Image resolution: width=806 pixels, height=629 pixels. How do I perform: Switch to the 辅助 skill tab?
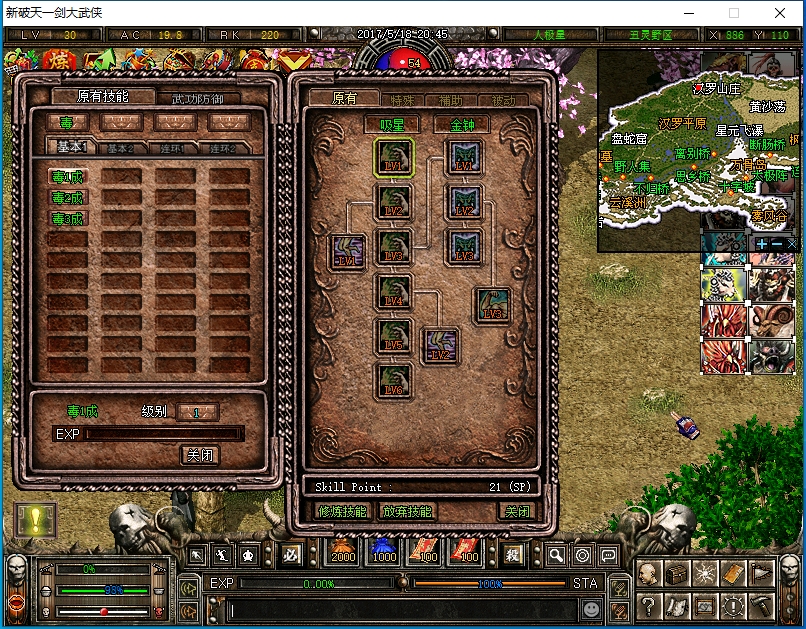451,100
